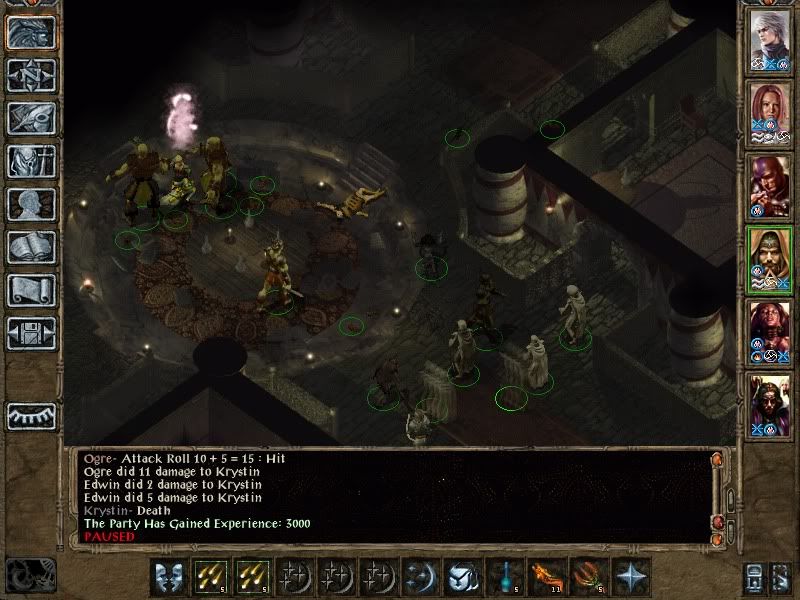
Task: Rest the party using the closed-eye button
Action: pos(31,415)
